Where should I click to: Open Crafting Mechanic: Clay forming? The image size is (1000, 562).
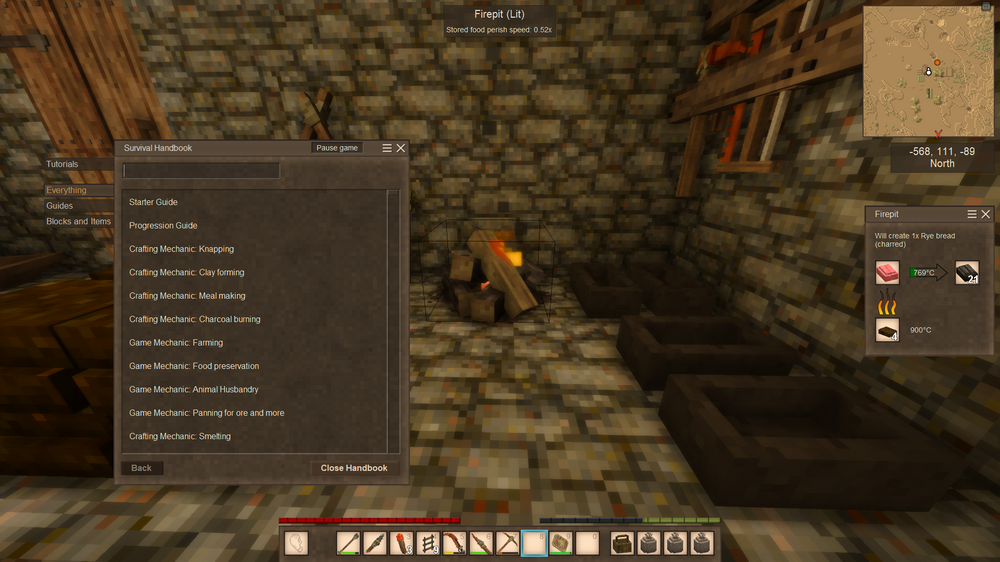click(x=186, y=272)
